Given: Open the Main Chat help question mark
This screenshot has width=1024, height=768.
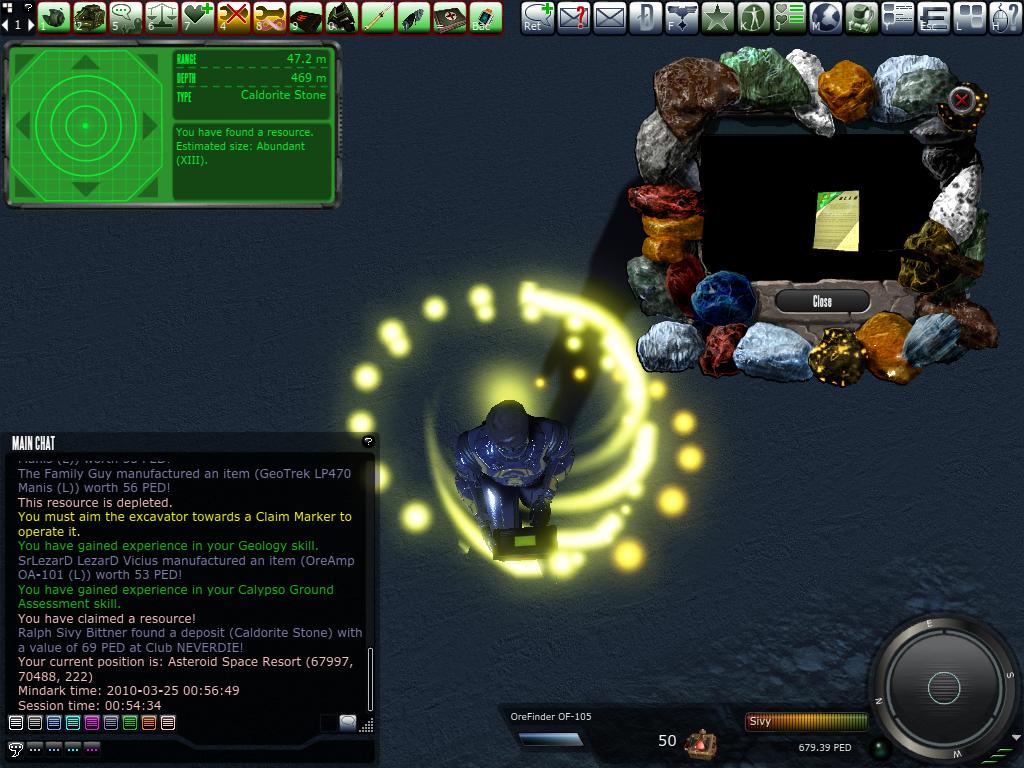Looking at the screenshot, I should tap(368, 441).
